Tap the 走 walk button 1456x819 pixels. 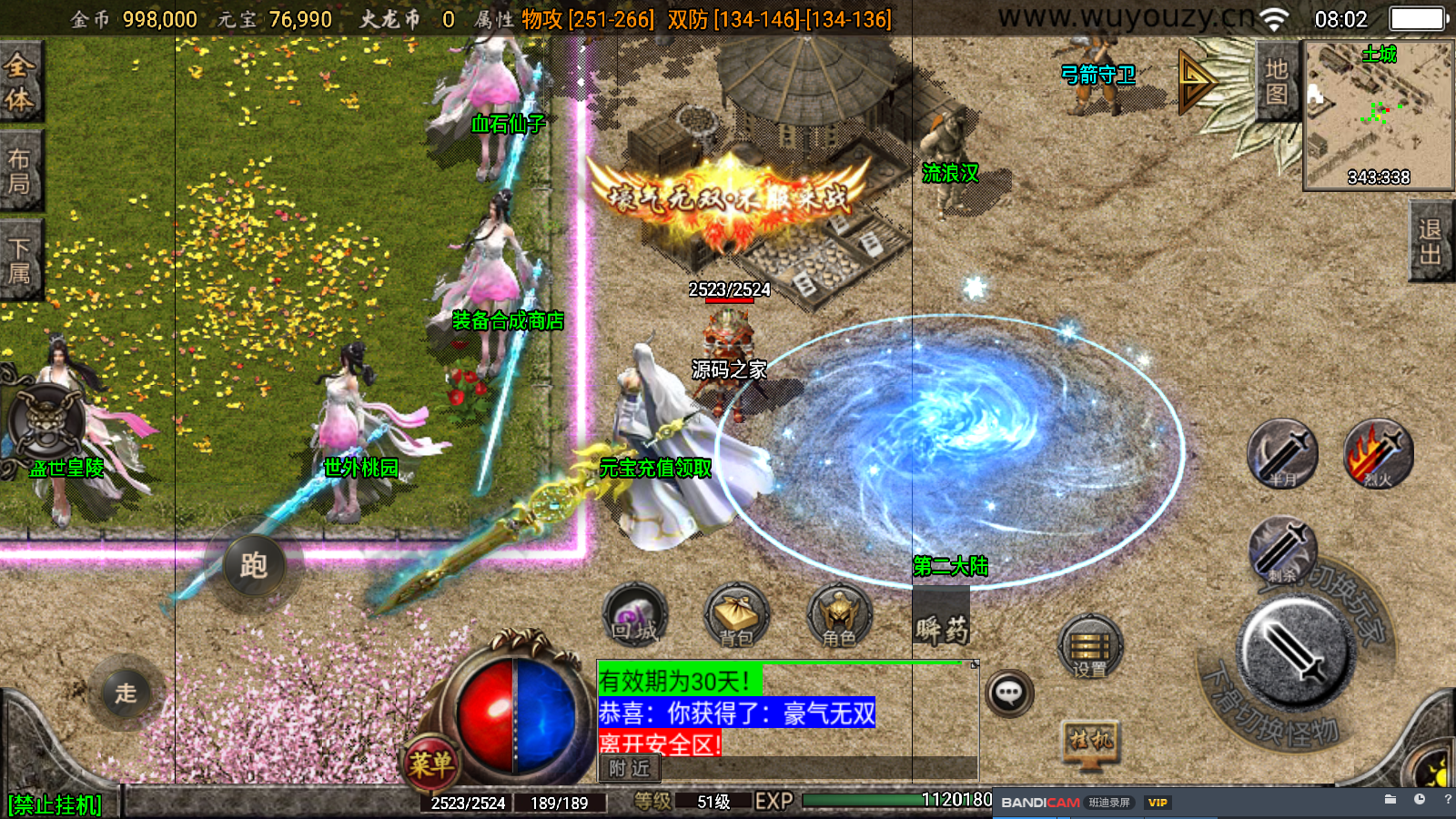(126, 693)
